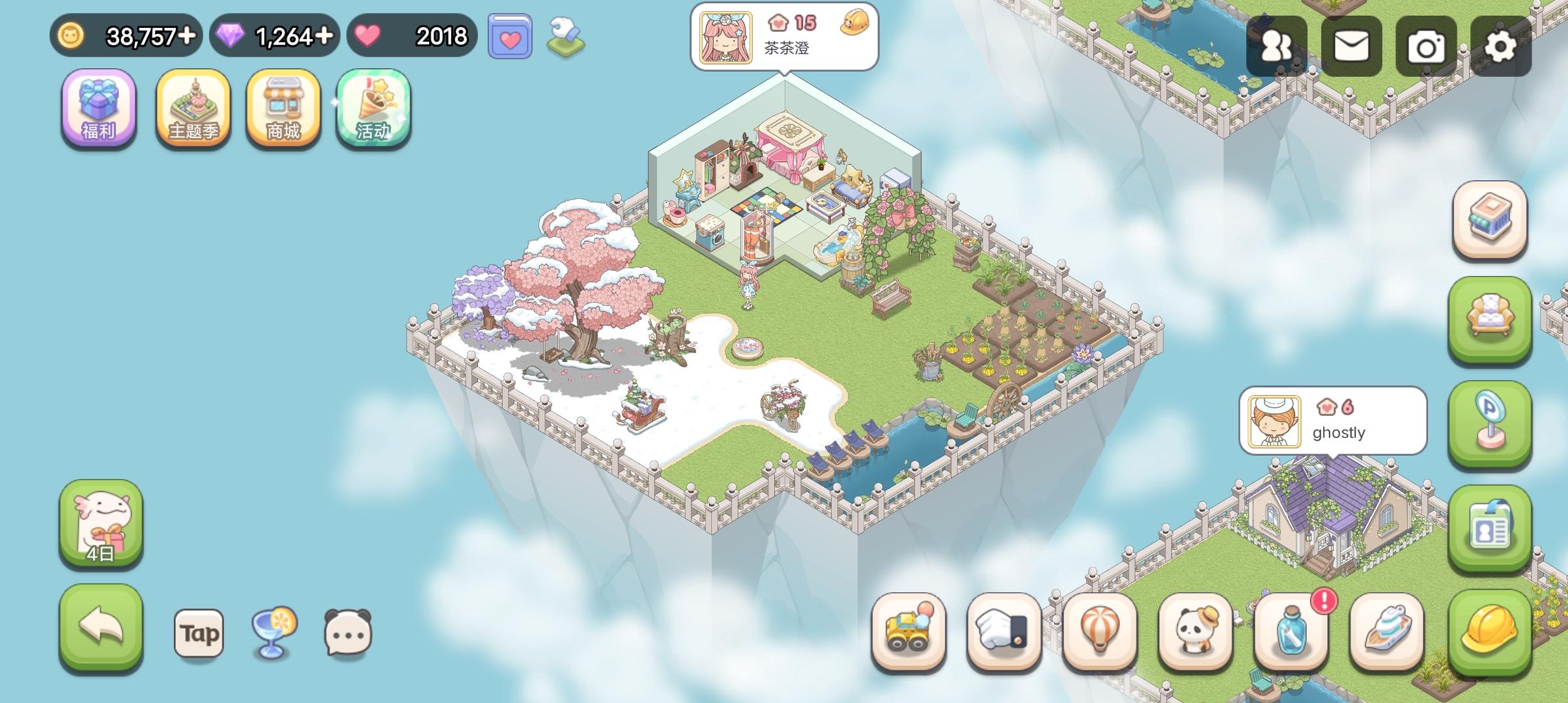Click the back arrow to exit

[x=101, y=630]
